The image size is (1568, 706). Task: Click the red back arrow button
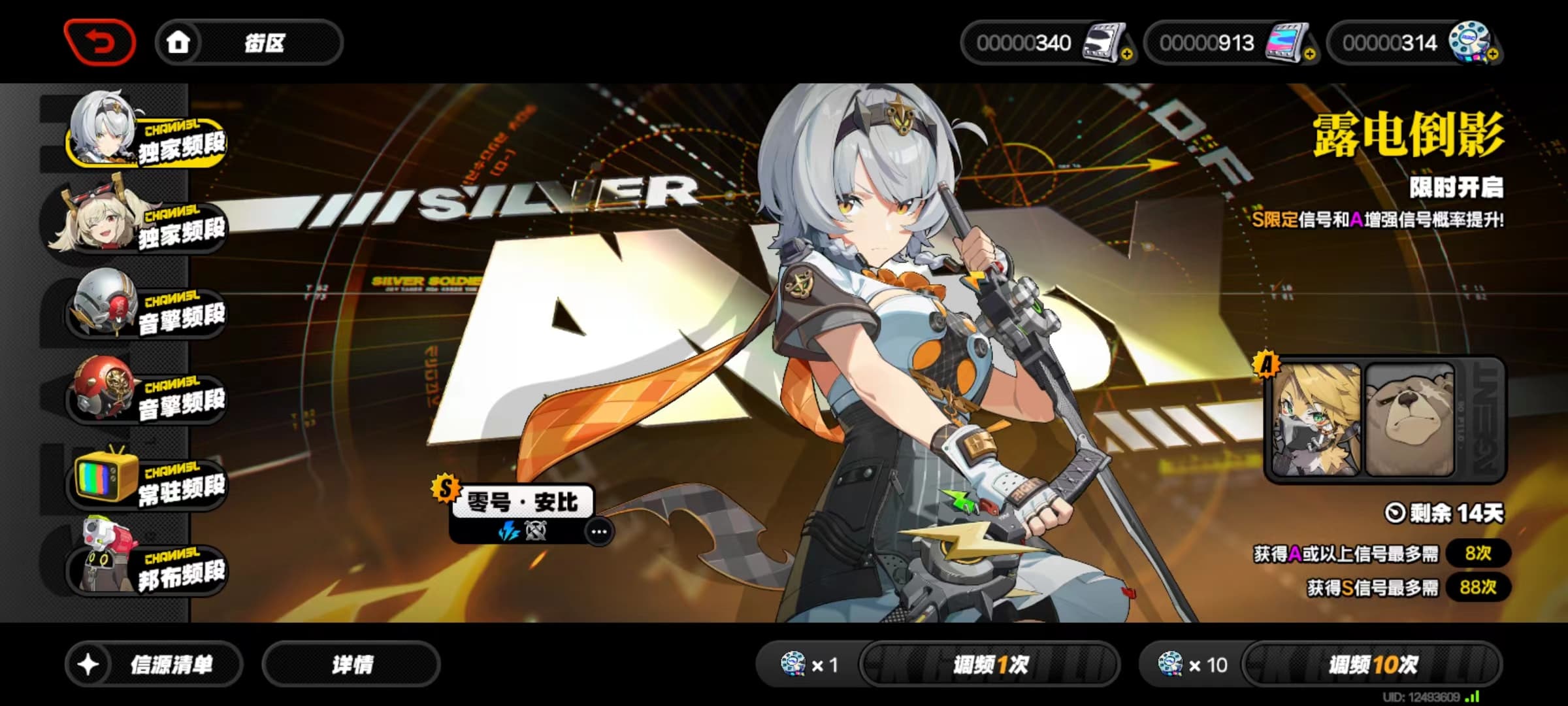[x=99, y=43]
